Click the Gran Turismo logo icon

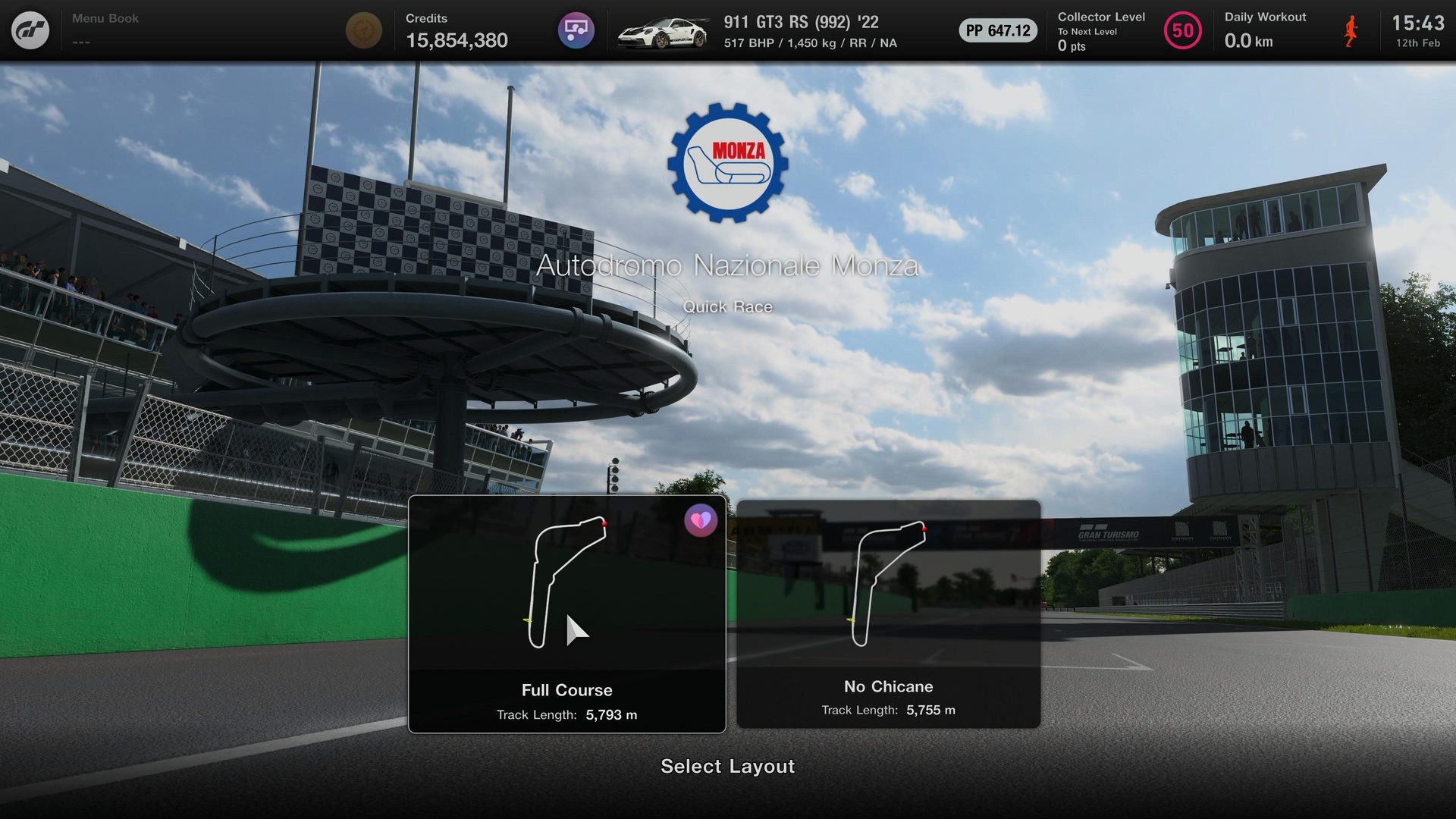[30, 30]
